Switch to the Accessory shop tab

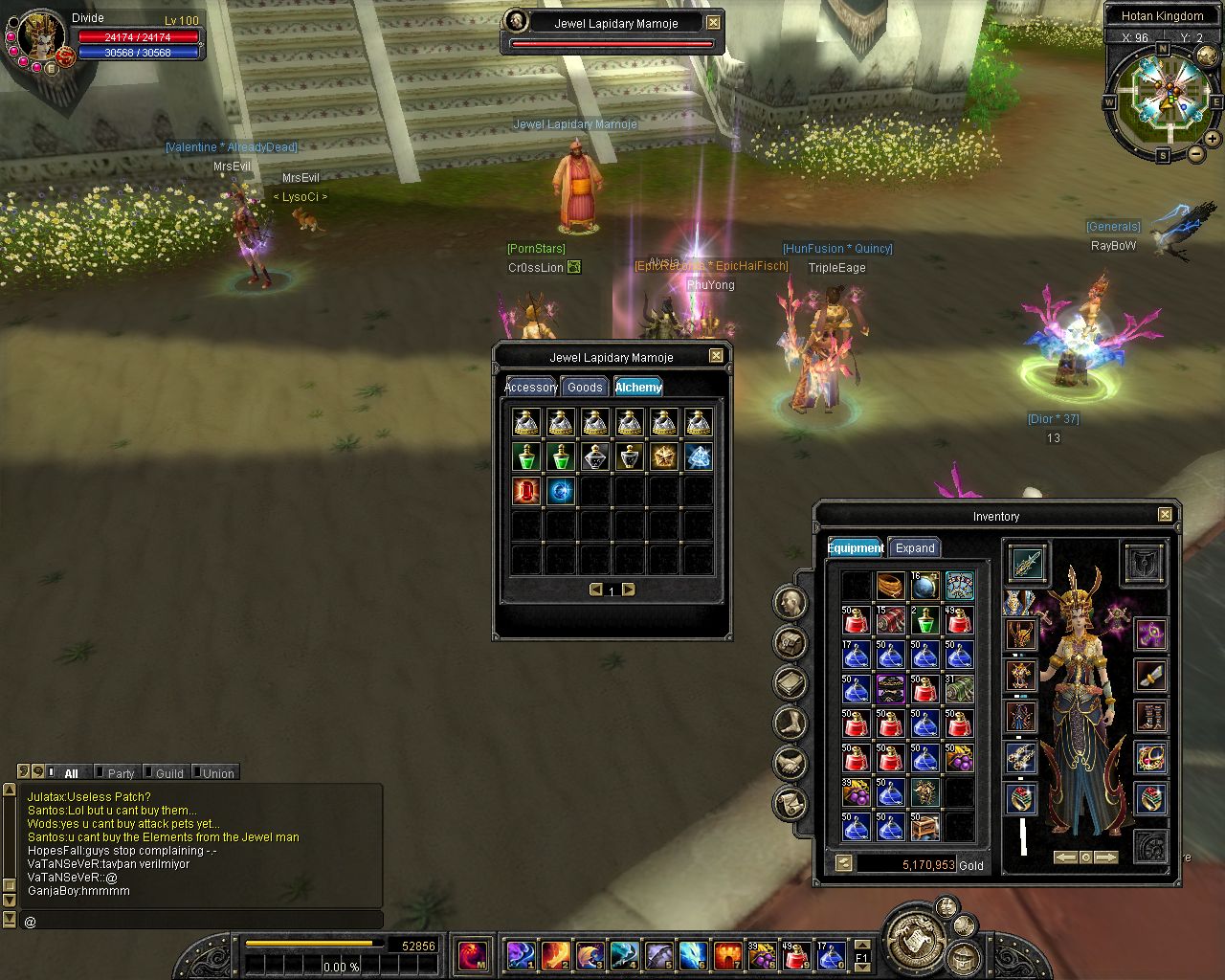[x=530, y=387]
